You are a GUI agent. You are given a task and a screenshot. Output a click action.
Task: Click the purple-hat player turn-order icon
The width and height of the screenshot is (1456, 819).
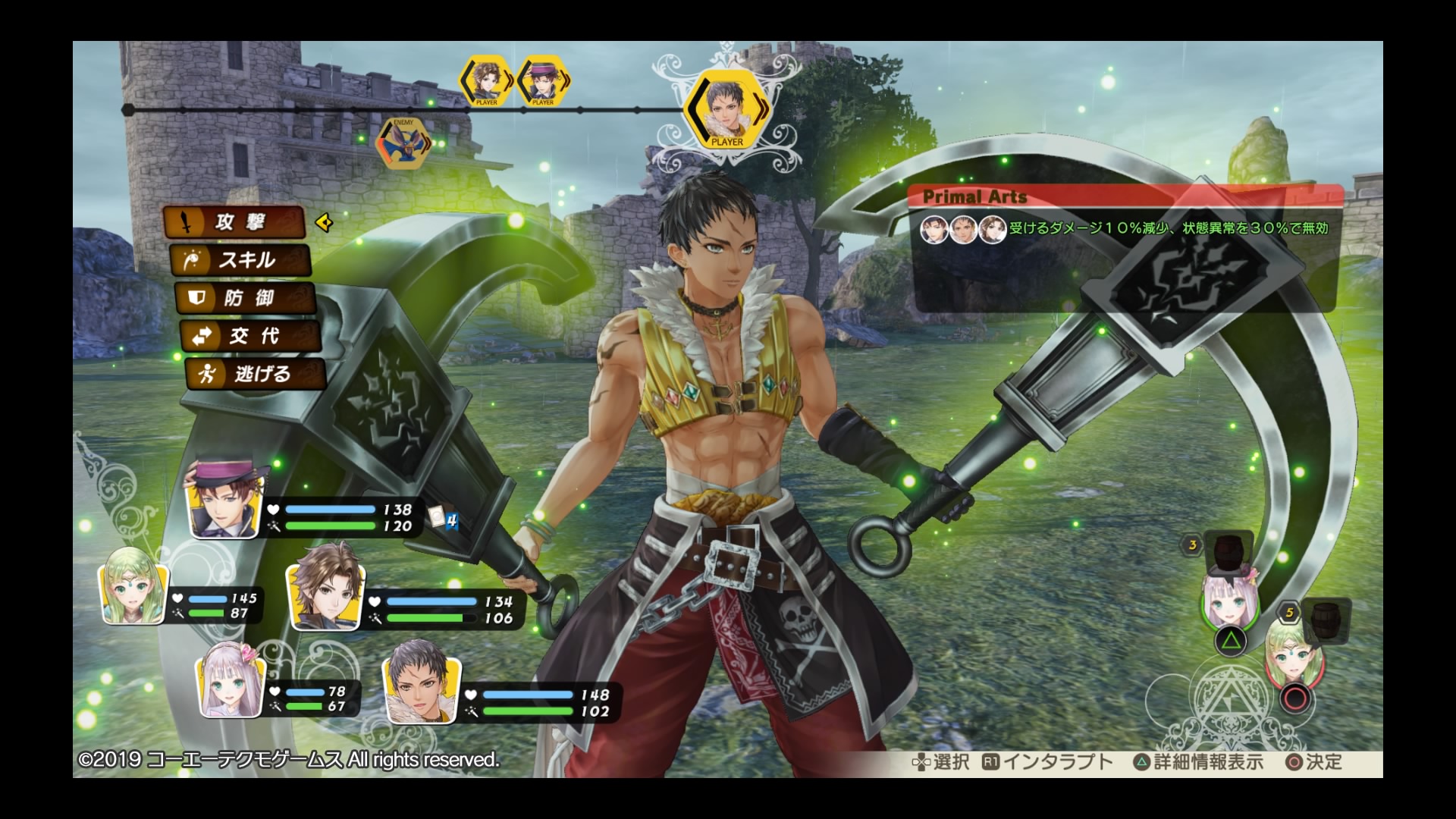[x=542, y=80]
